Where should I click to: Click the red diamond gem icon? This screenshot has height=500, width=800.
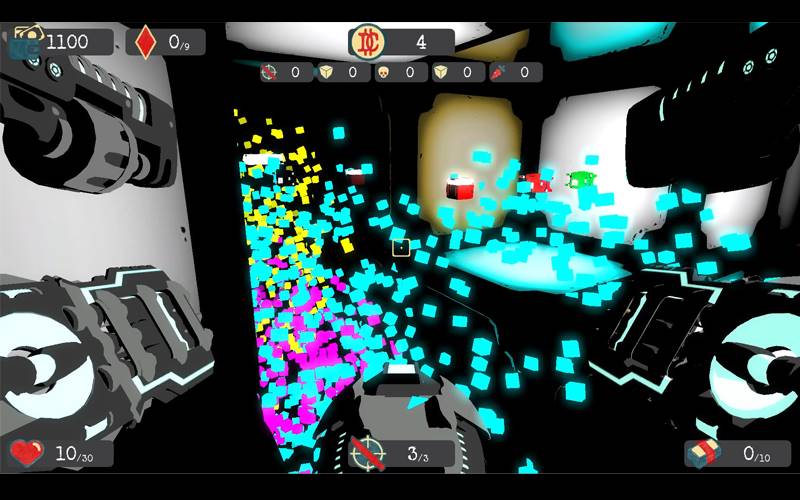146,42
